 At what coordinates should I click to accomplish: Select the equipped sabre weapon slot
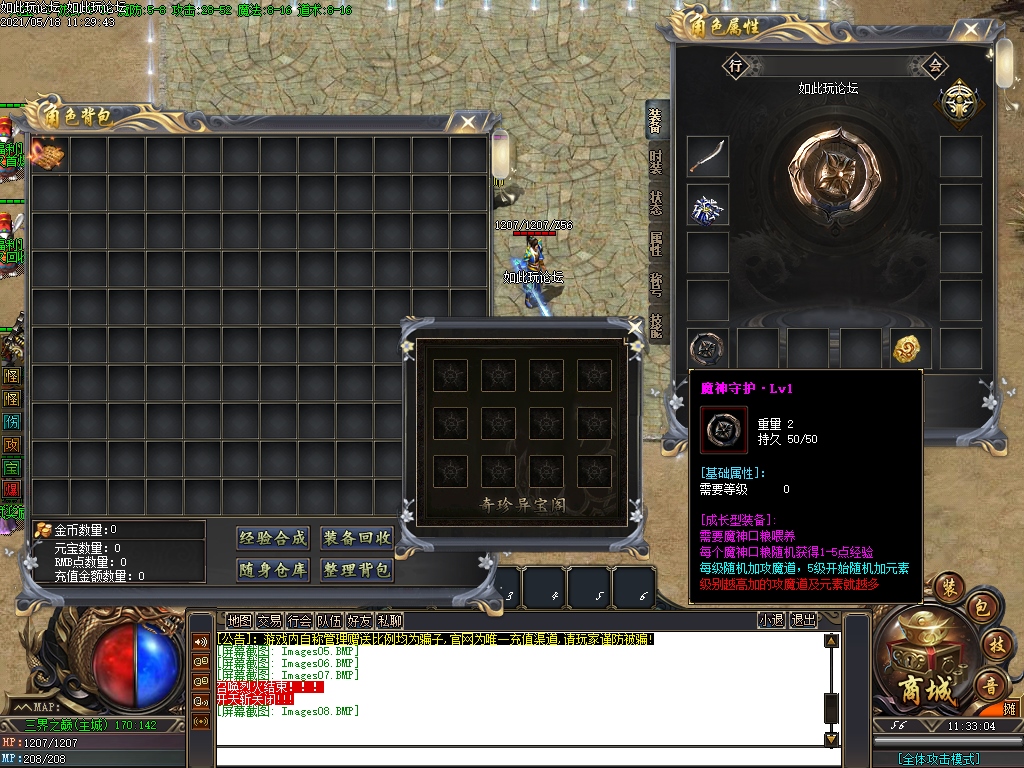tap(708, 156)
